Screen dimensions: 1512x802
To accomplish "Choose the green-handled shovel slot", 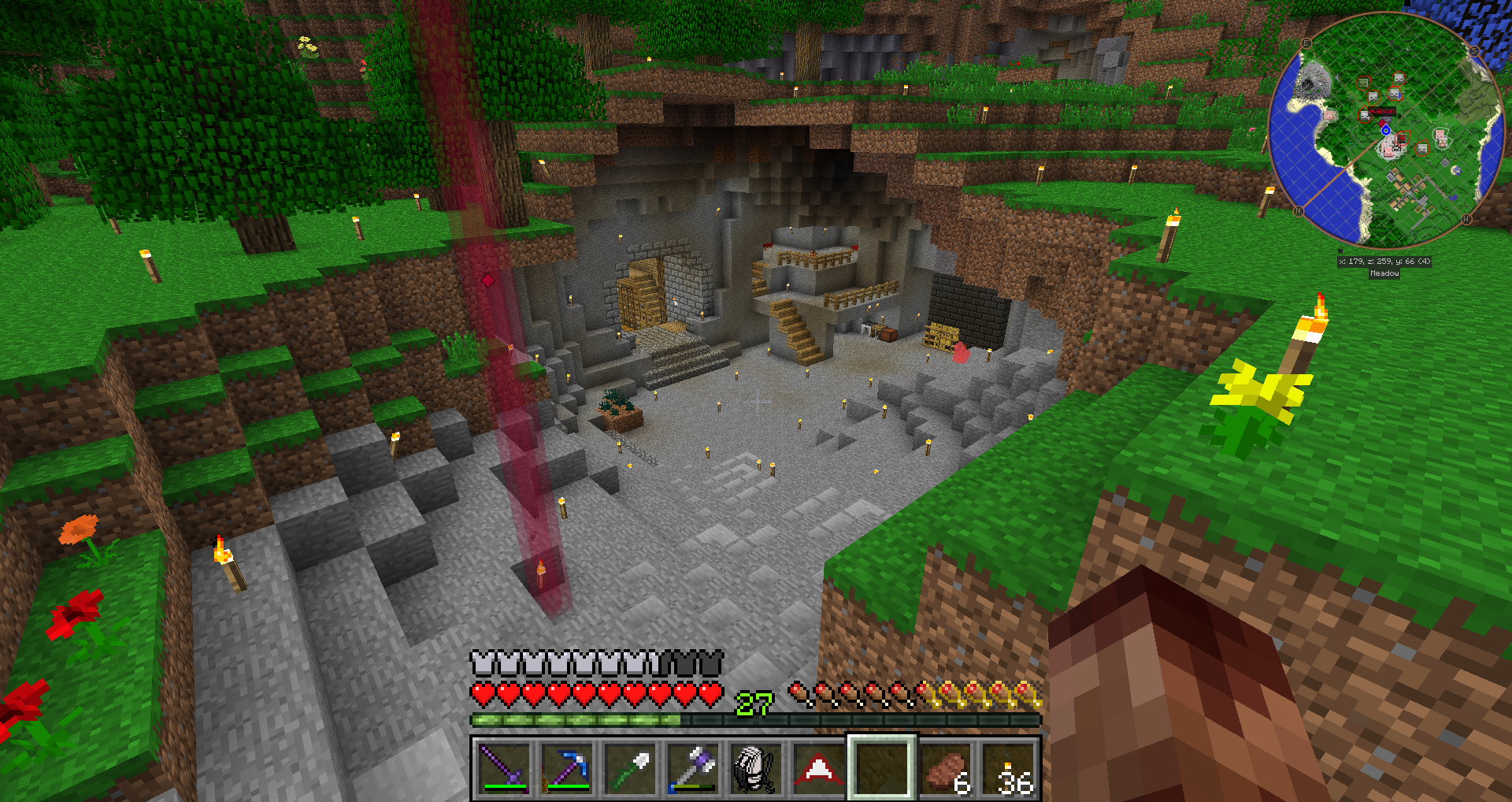I will pos(630,767).
